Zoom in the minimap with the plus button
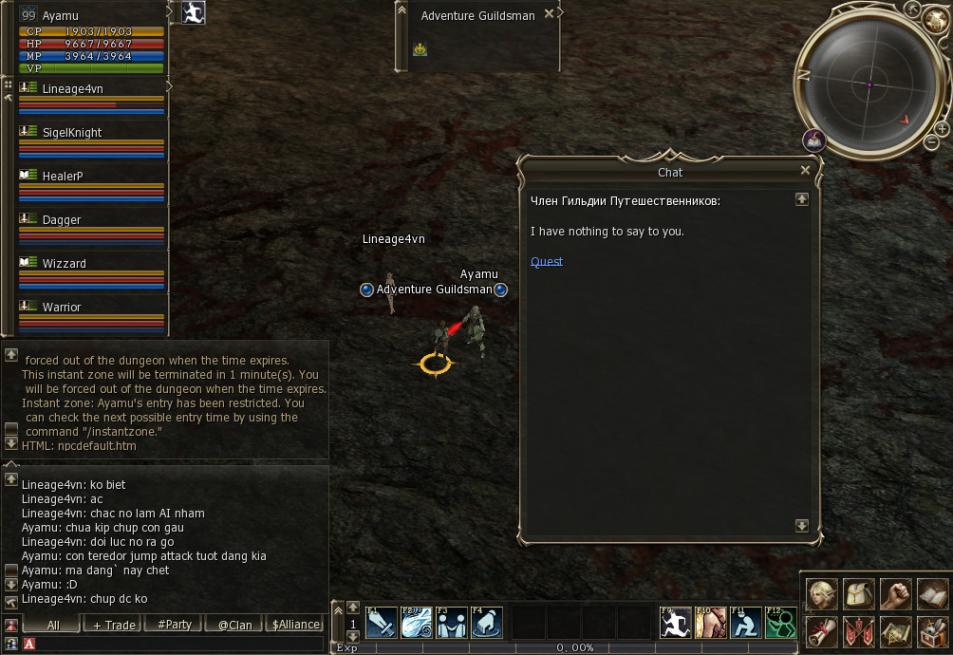 (942, 129)
